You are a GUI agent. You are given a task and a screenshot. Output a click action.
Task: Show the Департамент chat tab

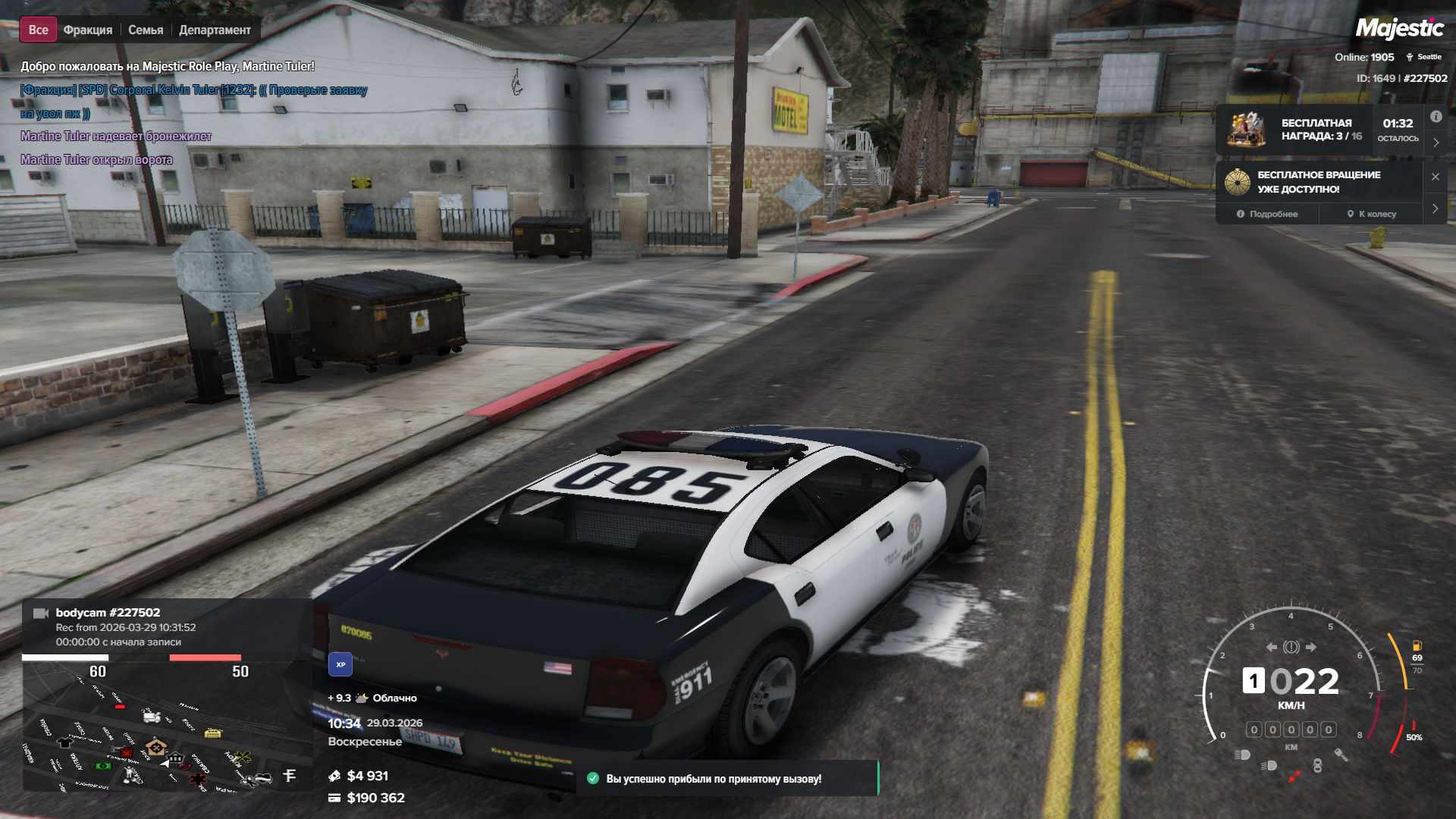[x=215, y=30]
